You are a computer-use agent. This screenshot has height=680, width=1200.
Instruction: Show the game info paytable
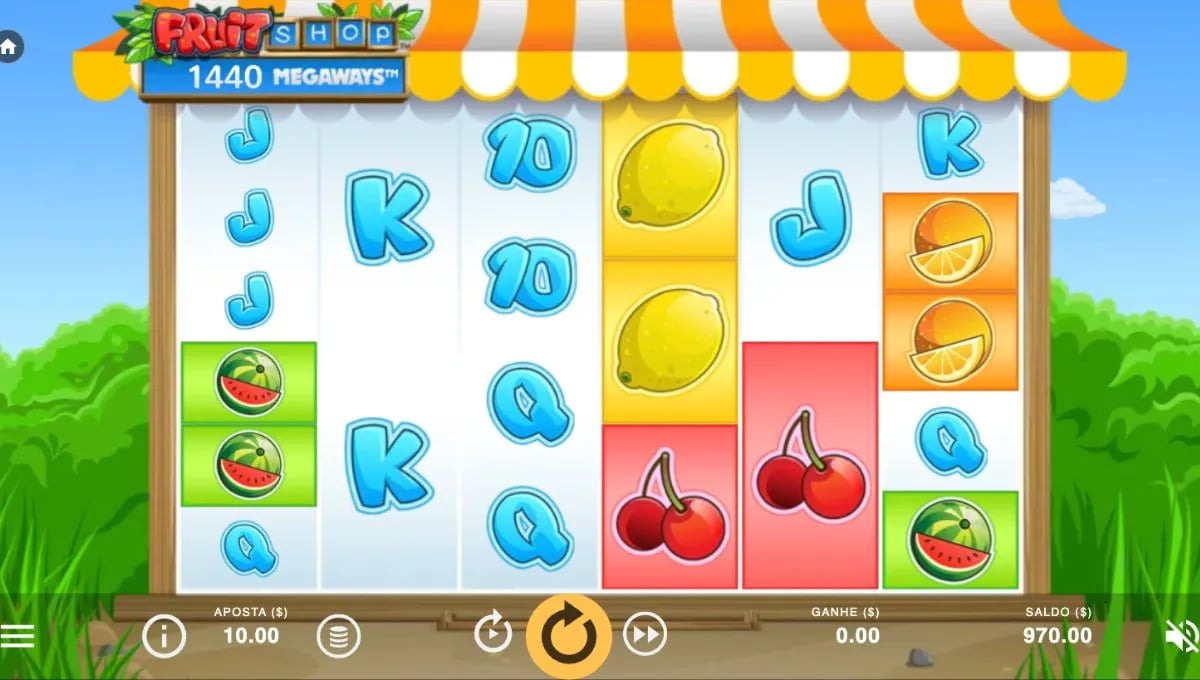click(x=164, y=635)
